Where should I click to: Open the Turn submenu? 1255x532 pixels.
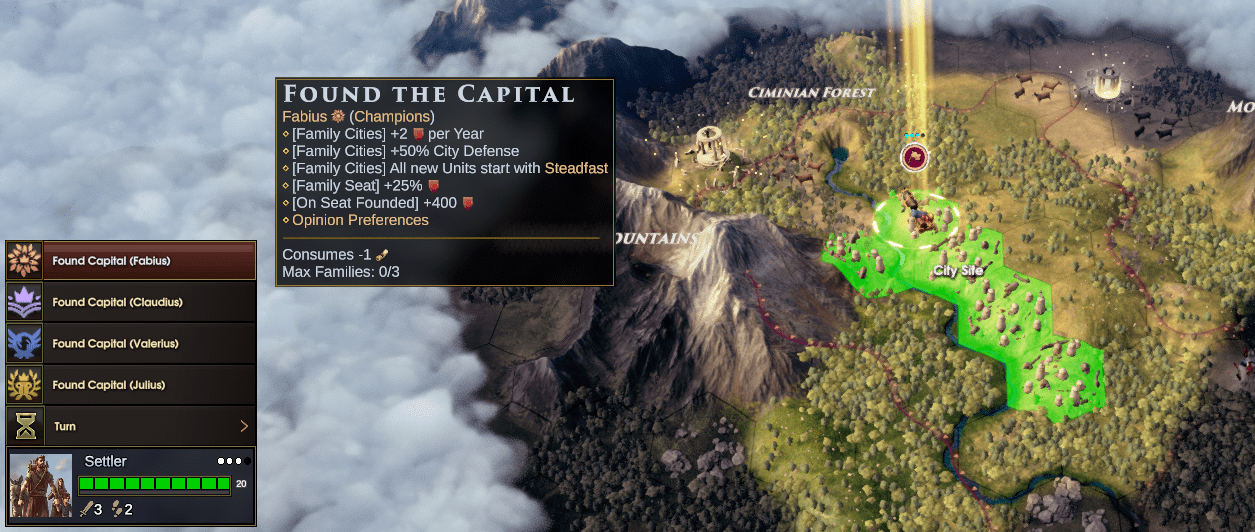click(131, 426)
